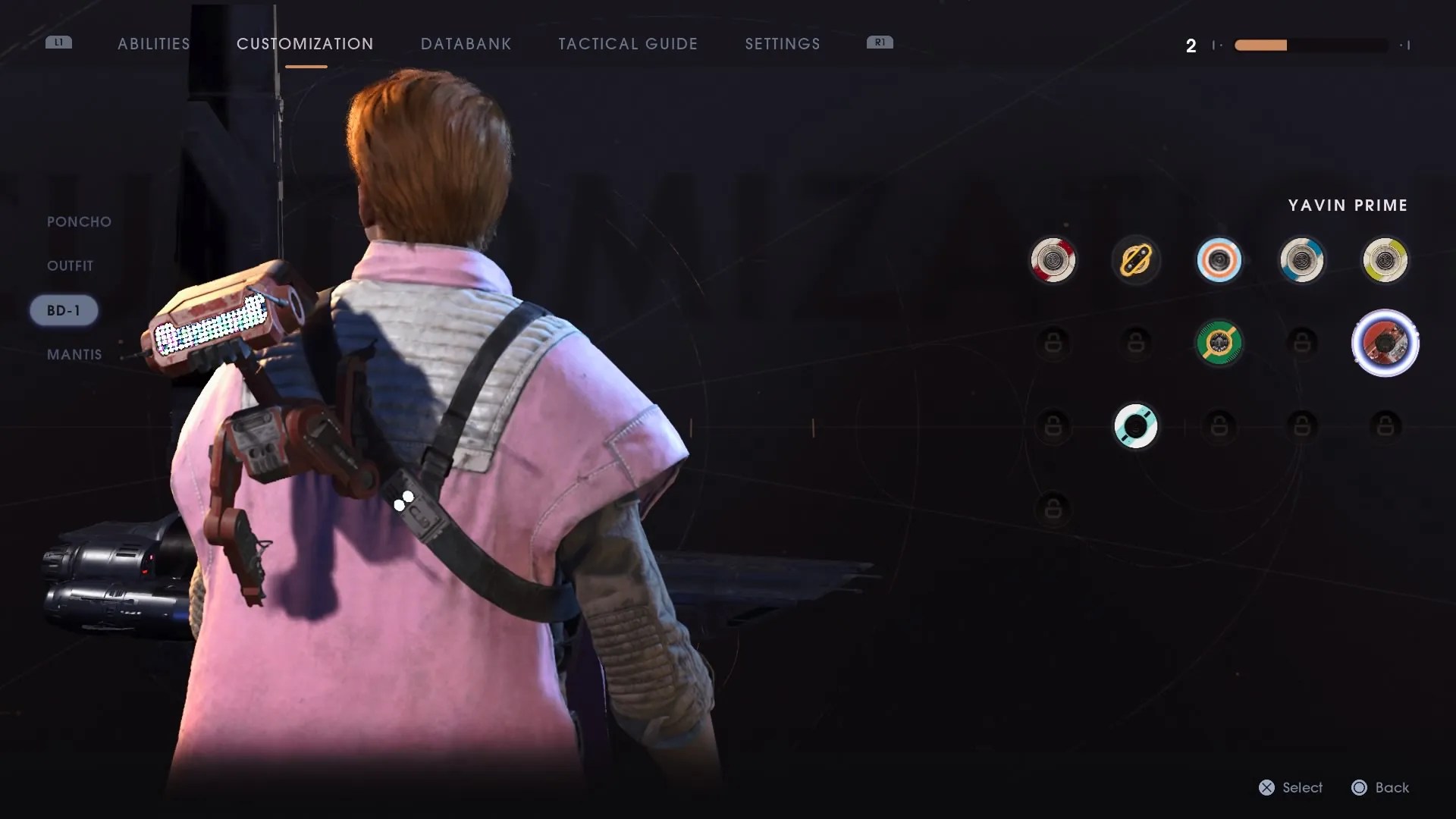Switch to Mantis customization
Viewport: 1456px width, 819px height.
(x=74, y=354)
